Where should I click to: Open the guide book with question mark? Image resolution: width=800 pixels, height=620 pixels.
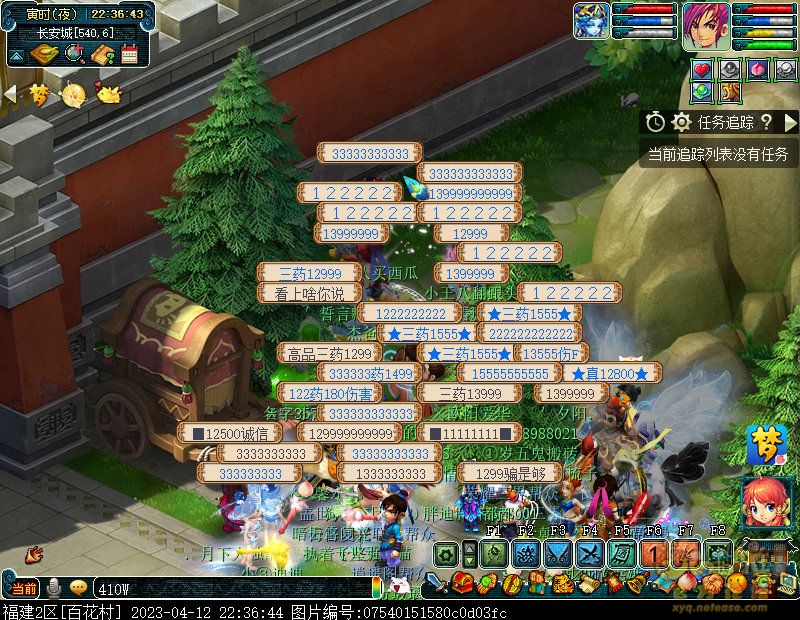(x=102, y=54)
